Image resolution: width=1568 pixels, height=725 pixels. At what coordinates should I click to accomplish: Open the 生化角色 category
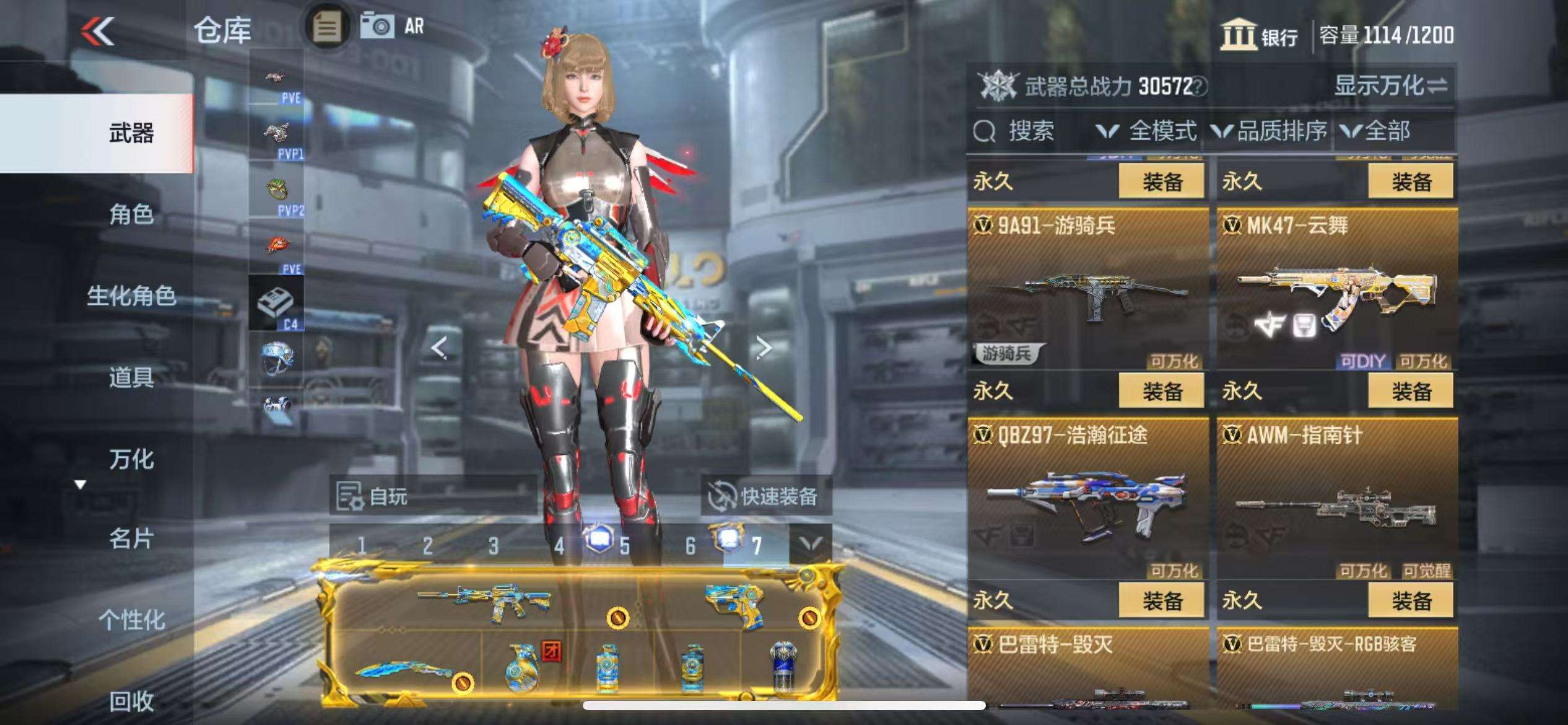click(x=131, y=296)
